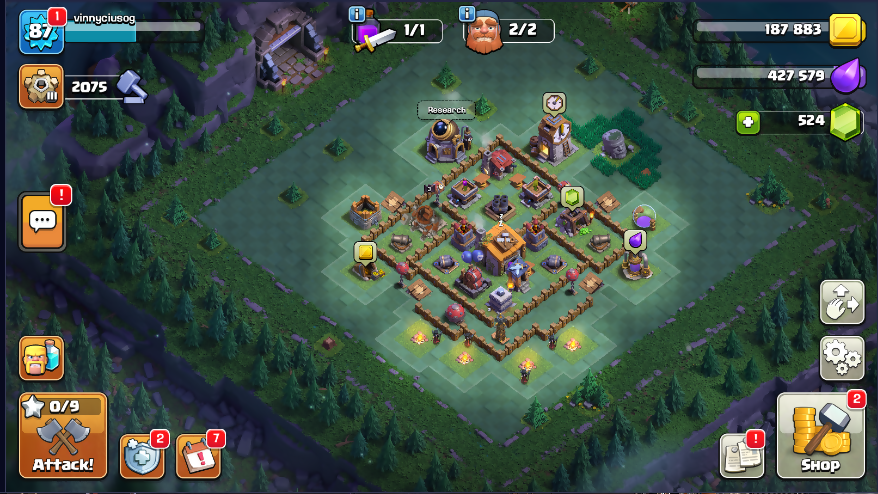Show info for the 2/2 Master Builder
The width and height of the screenshot is (878, 494).
[466, 13]
